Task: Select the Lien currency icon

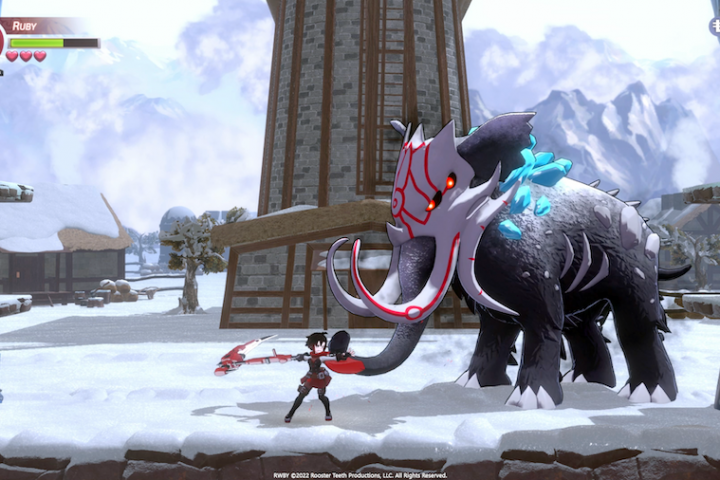Action: coord(714,27)
